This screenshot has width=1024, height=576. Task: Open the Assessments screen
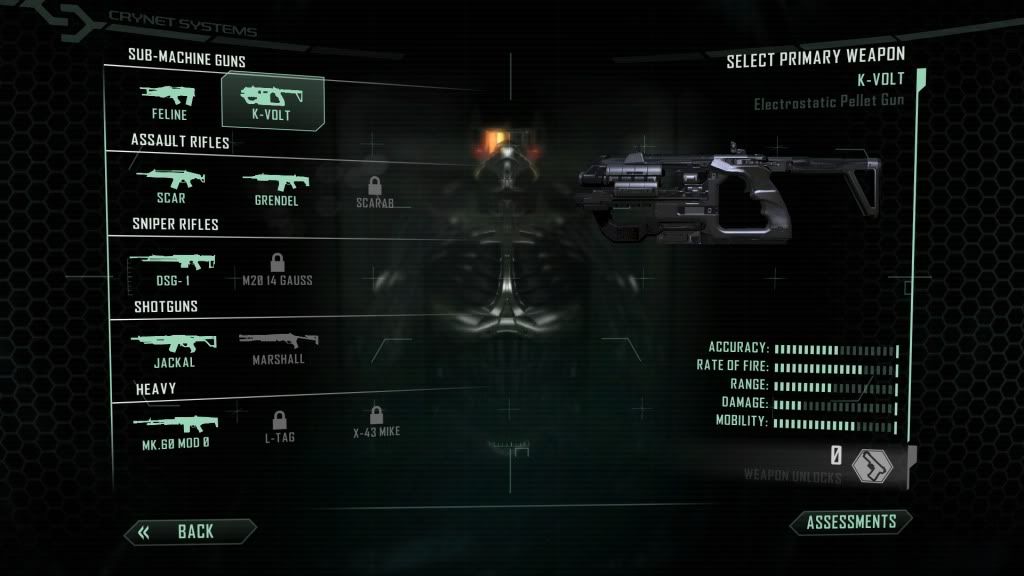point(851,522)
